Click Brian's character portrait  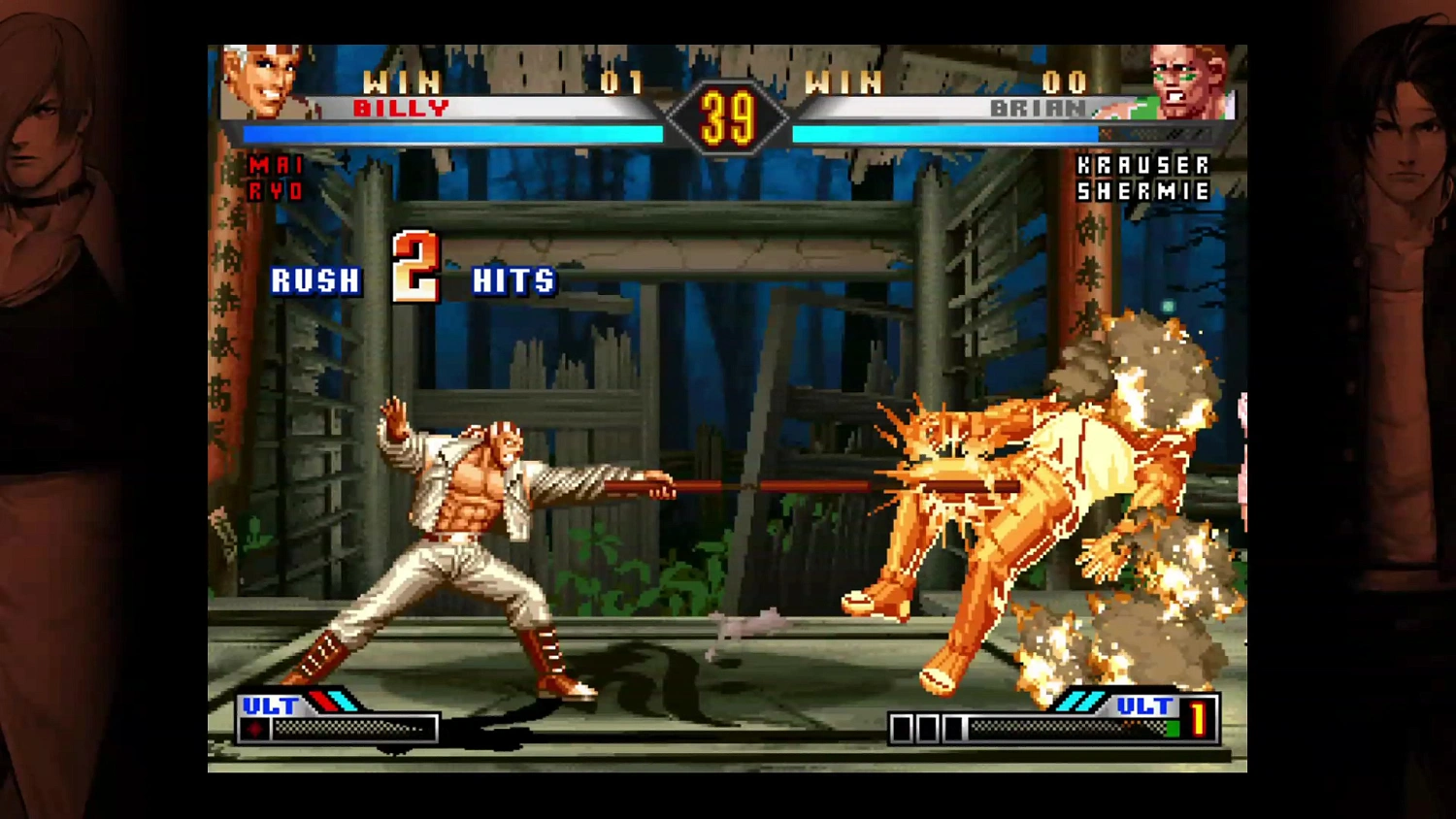click(1186, 82)
